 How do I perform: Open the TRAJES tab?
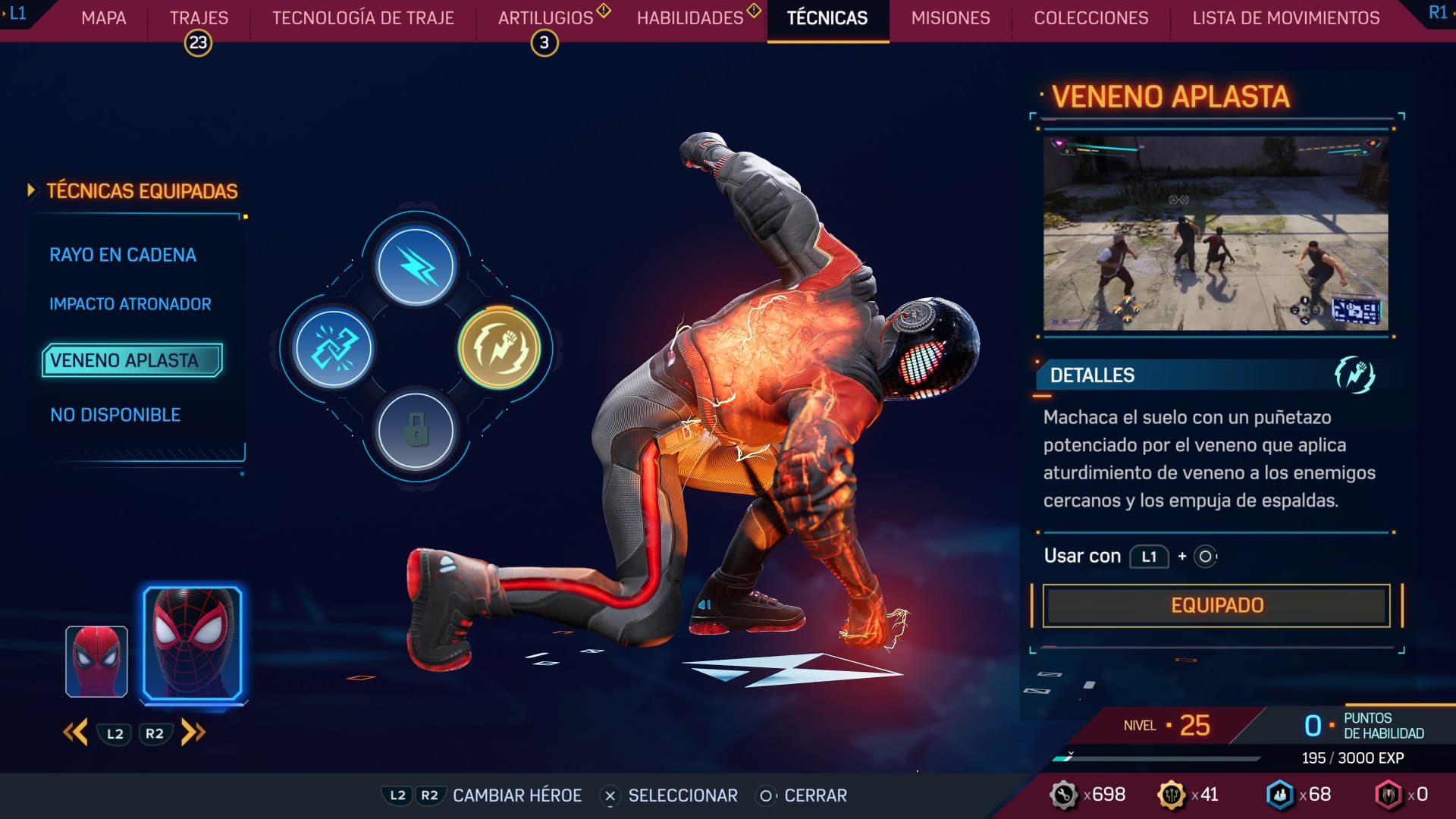[x=199, y=18]
